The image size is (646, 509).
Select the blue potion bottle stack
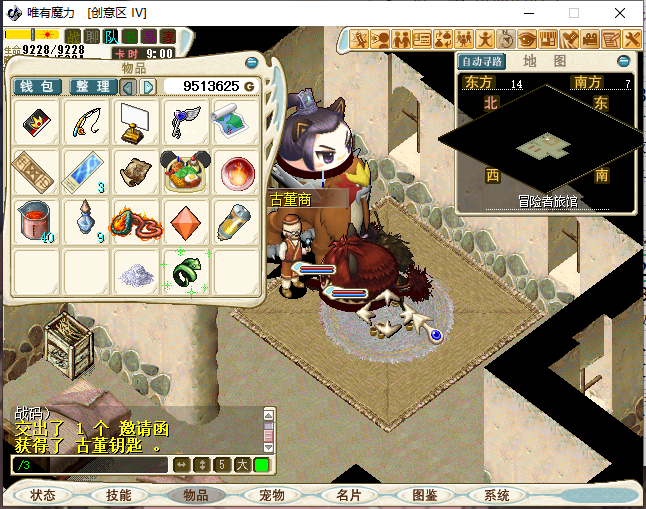pos(88,220)
